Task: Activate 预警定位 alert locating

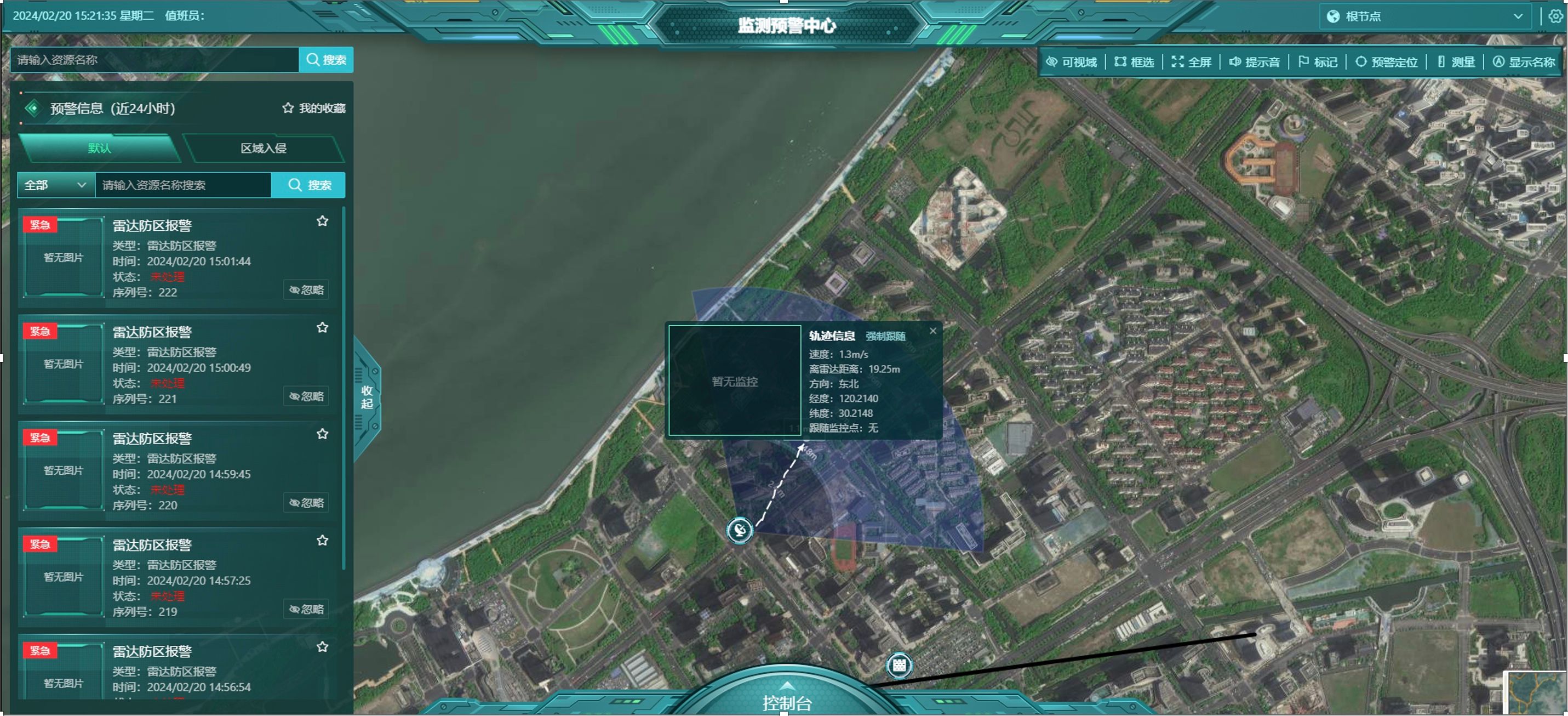Action: click(1387, 62)
